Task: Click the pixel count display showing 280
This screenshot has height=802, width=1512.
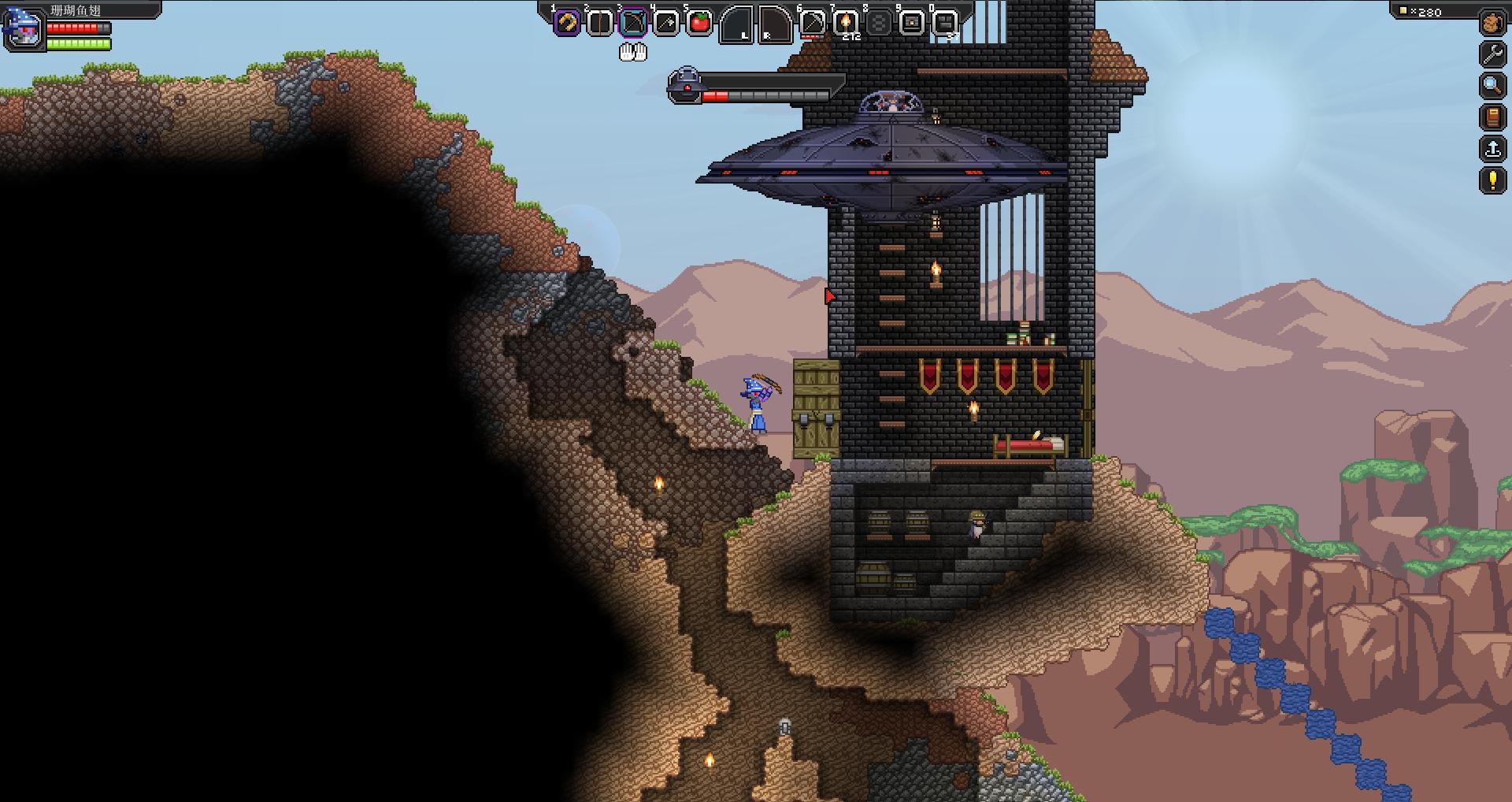Action: coord(1427,12)
